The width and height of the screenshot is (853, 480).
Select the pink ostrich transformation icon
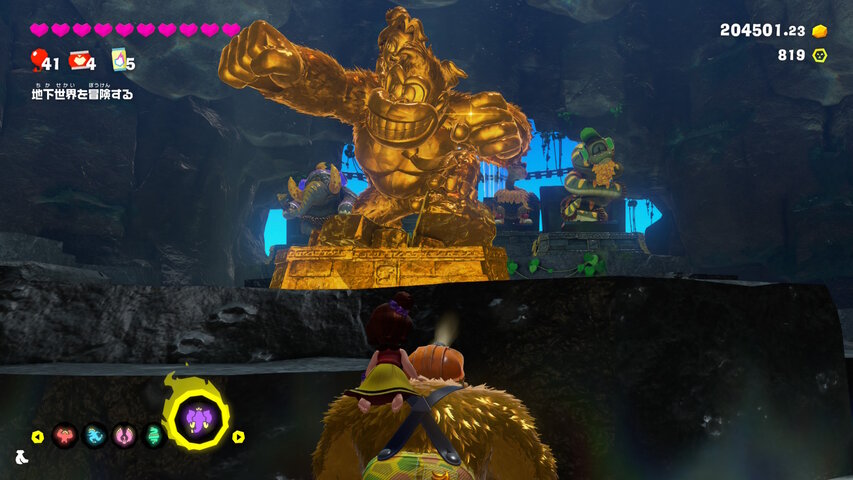(125, 436)
